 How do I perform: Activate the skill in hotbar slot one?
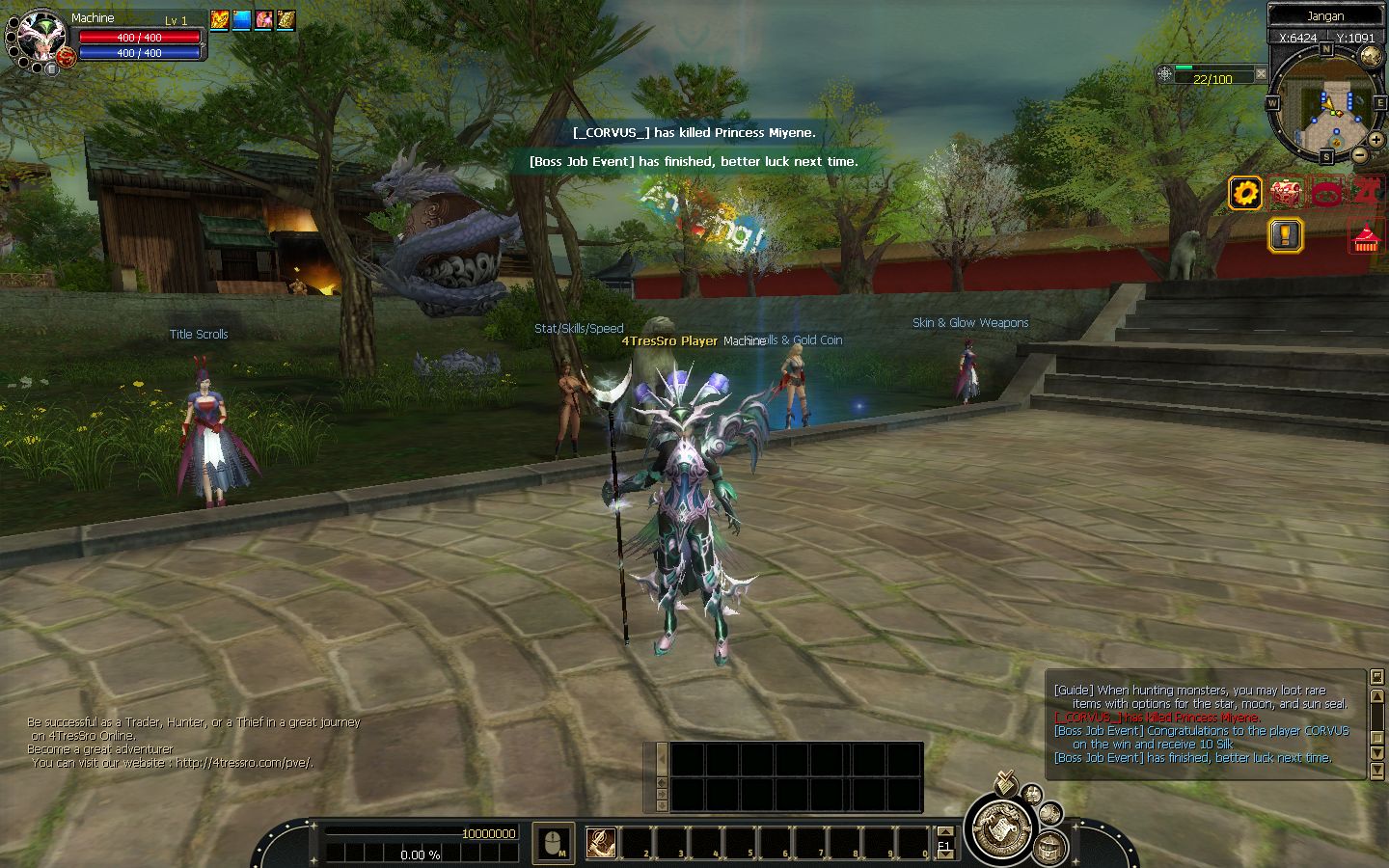601,842
